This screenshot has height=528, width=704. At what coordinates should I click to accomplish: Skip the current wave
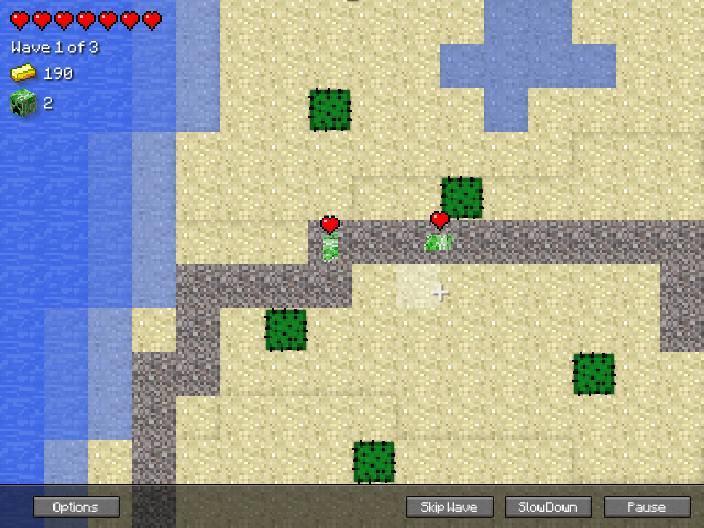pos(449,507)
